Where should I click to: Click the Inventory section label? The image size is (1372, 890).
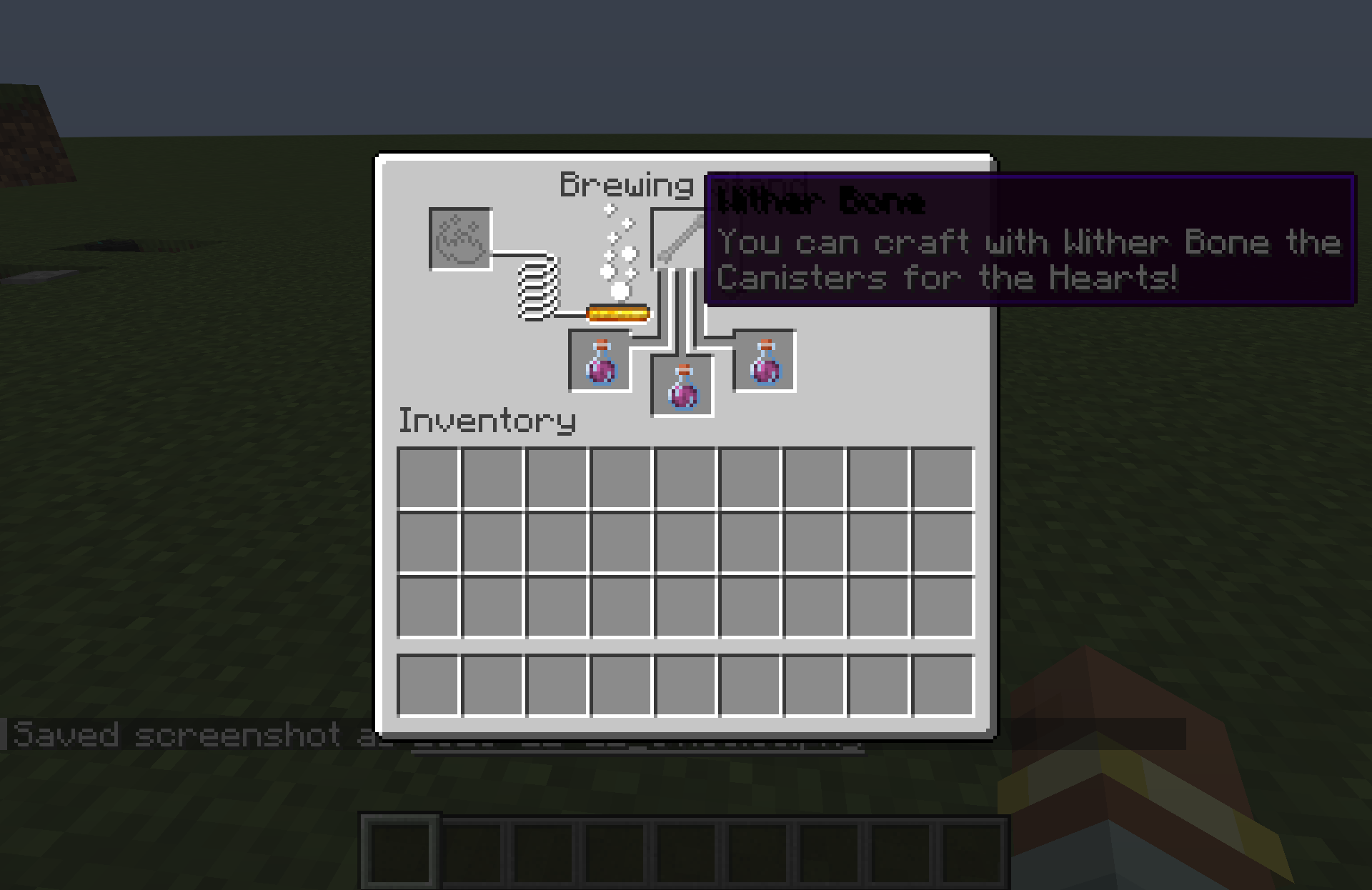[488, 421]
